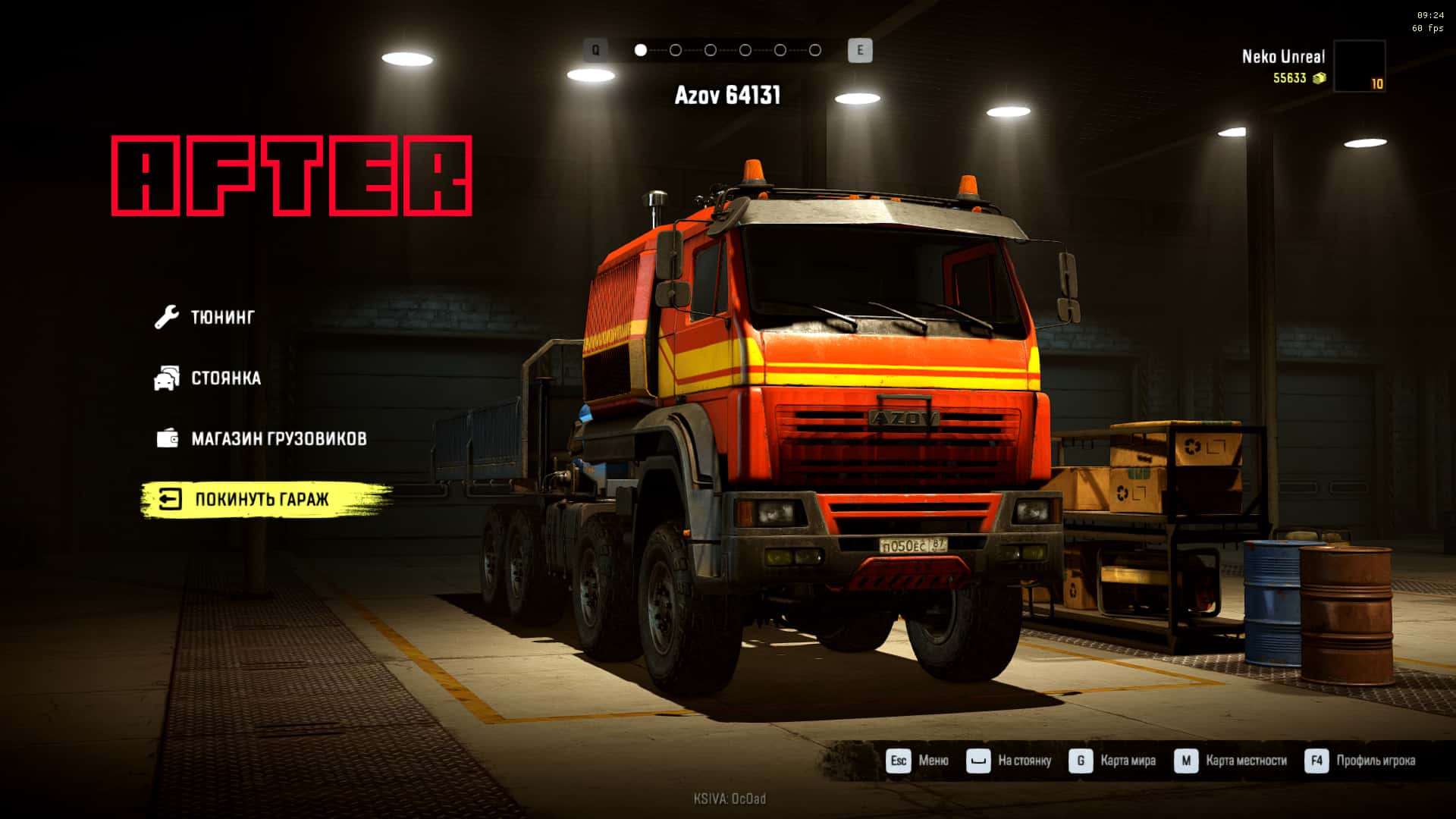Viewport: 1456px width, 819px height.
Task: Click the Neko Unreal profile avatar box
Action: [x=1359, y=67]
